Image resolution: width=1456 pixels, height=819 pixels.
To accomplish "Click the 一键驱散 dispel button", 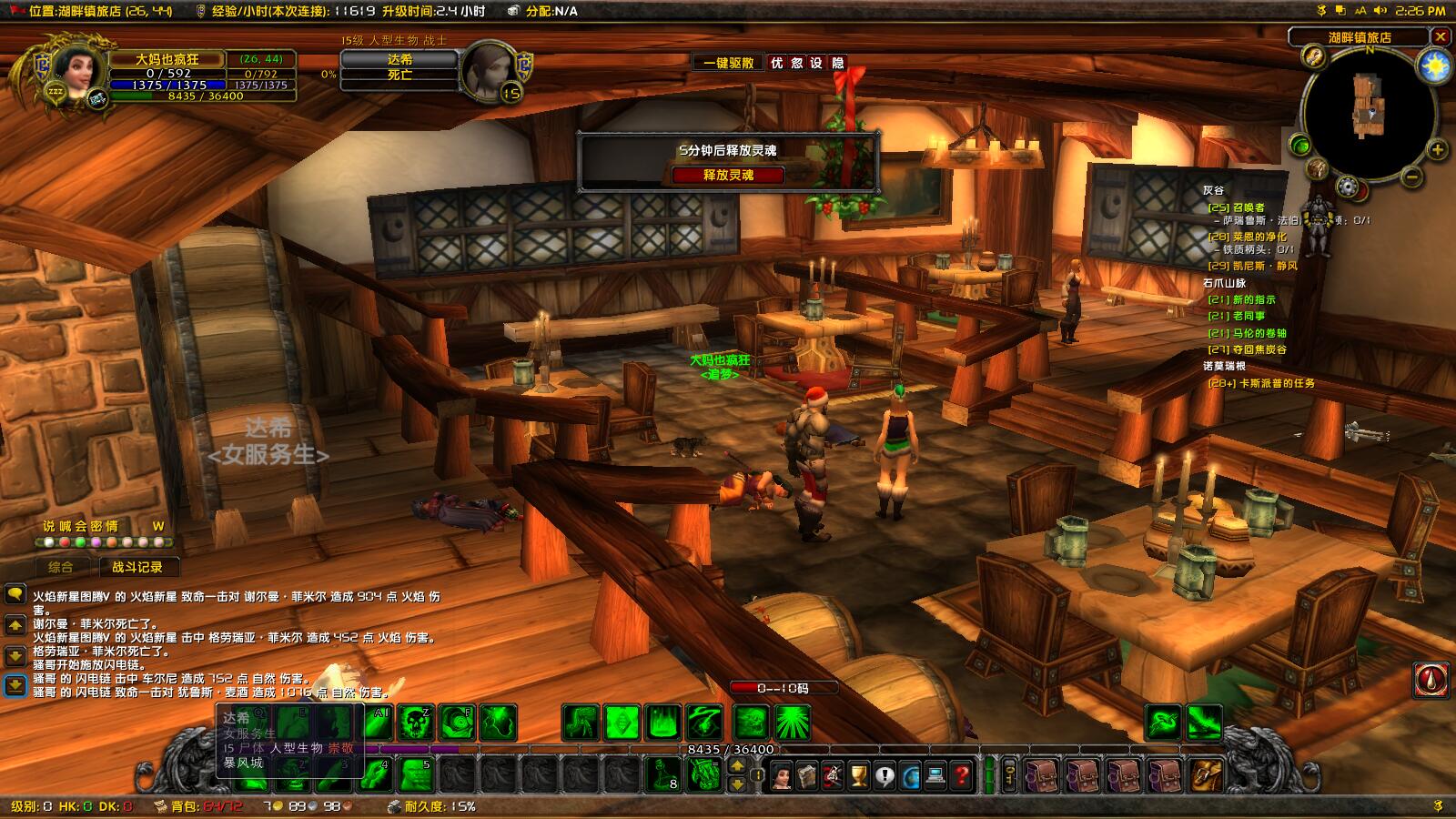I will pyautogui.click(x=728, y=63).
